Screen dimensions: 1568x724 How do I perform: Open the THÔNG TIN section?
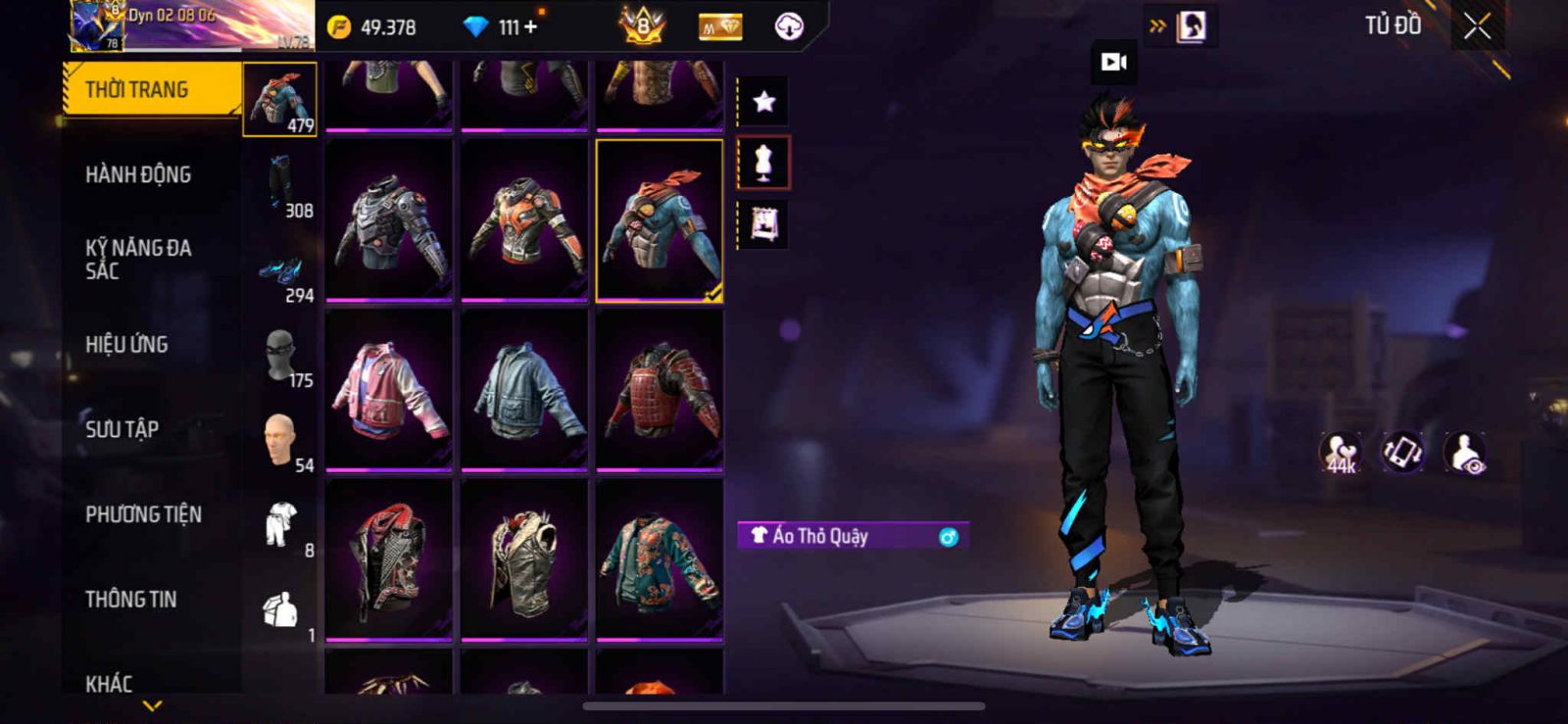point(130,600)
